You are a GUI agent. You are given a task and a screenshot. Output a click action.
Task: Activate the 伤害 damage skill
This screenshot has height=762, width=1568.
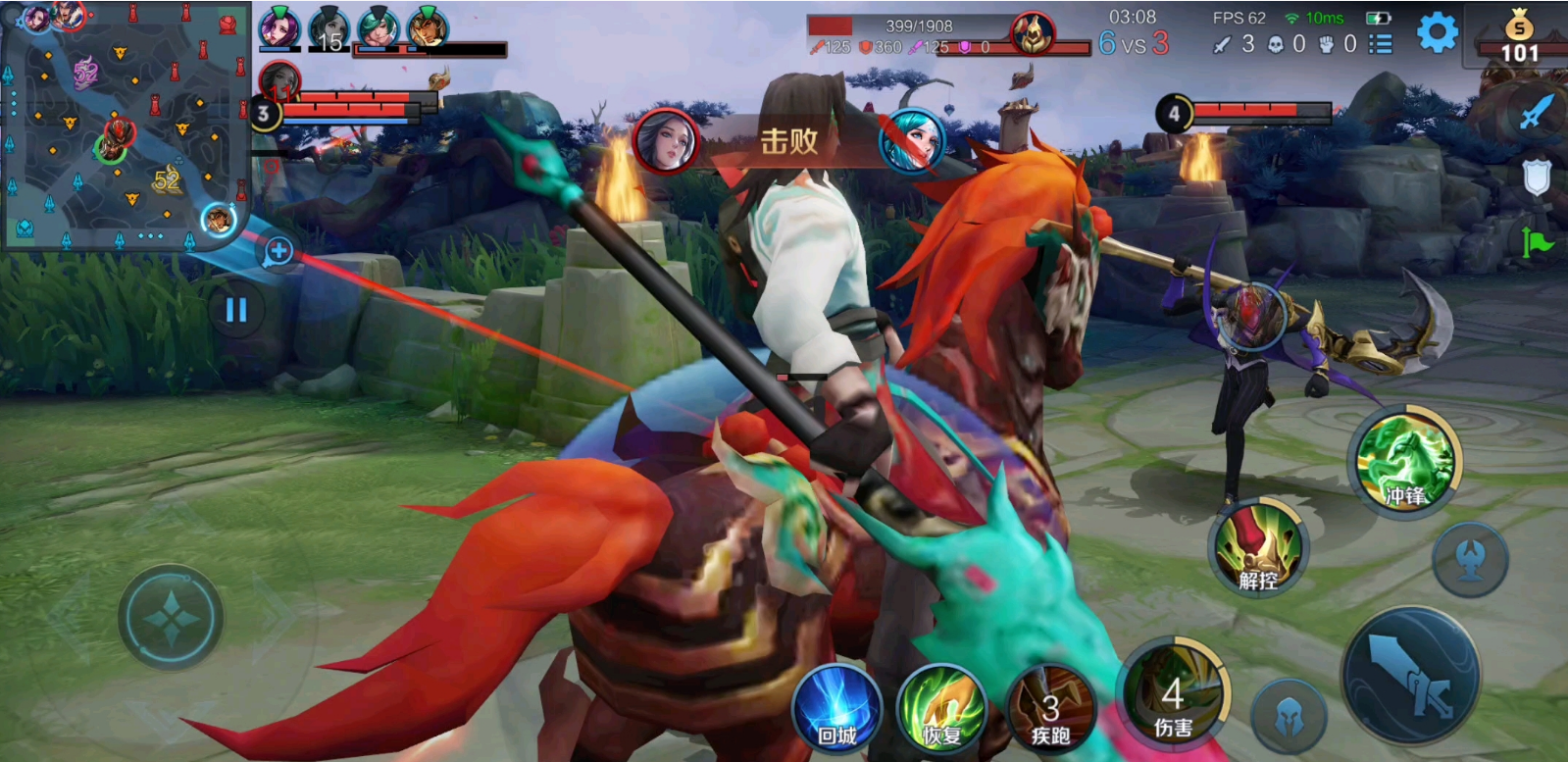tap(1174, 694)
